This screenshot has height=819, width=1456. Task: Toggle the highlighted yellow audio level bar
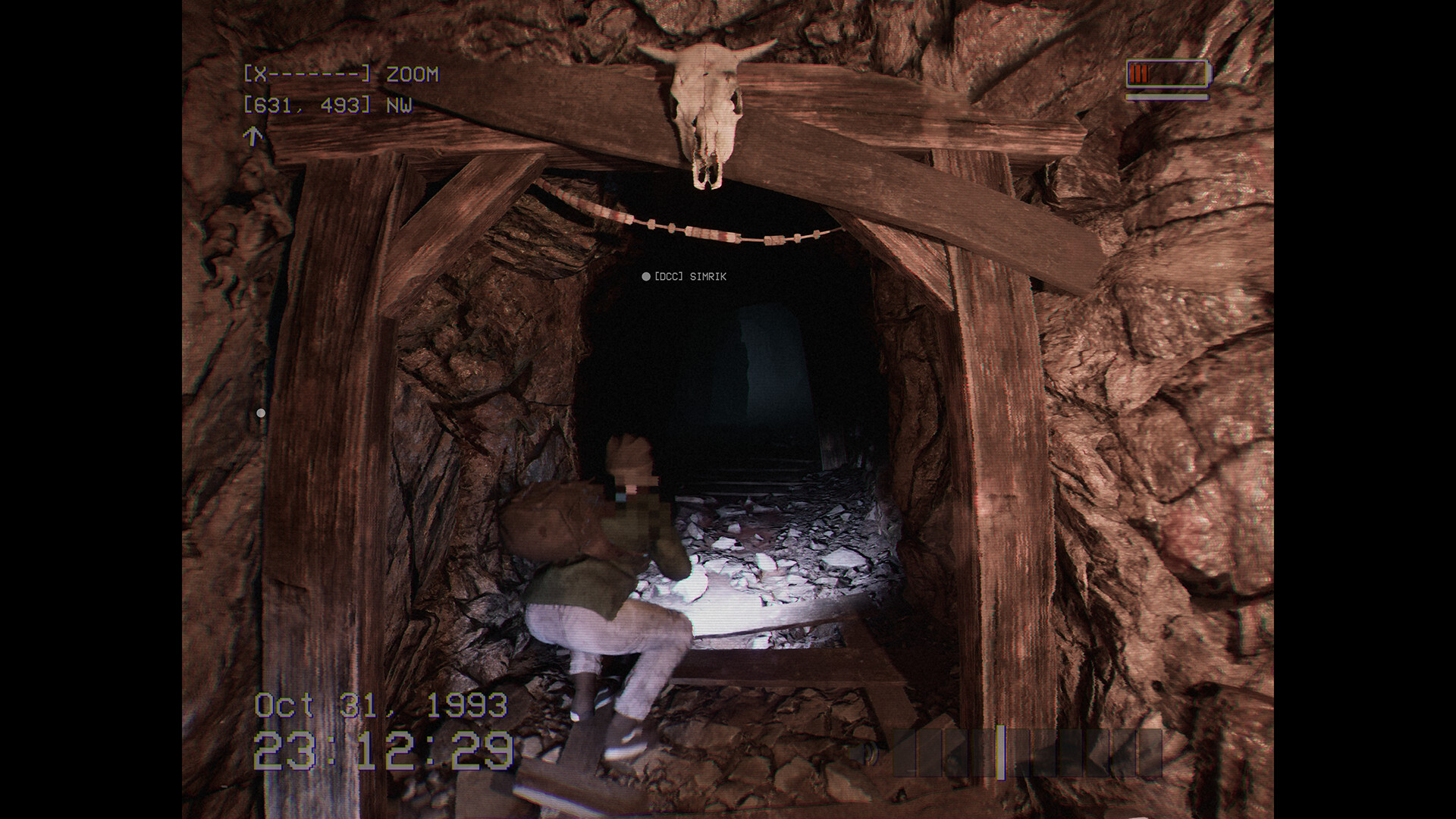tap(1001, 752)
